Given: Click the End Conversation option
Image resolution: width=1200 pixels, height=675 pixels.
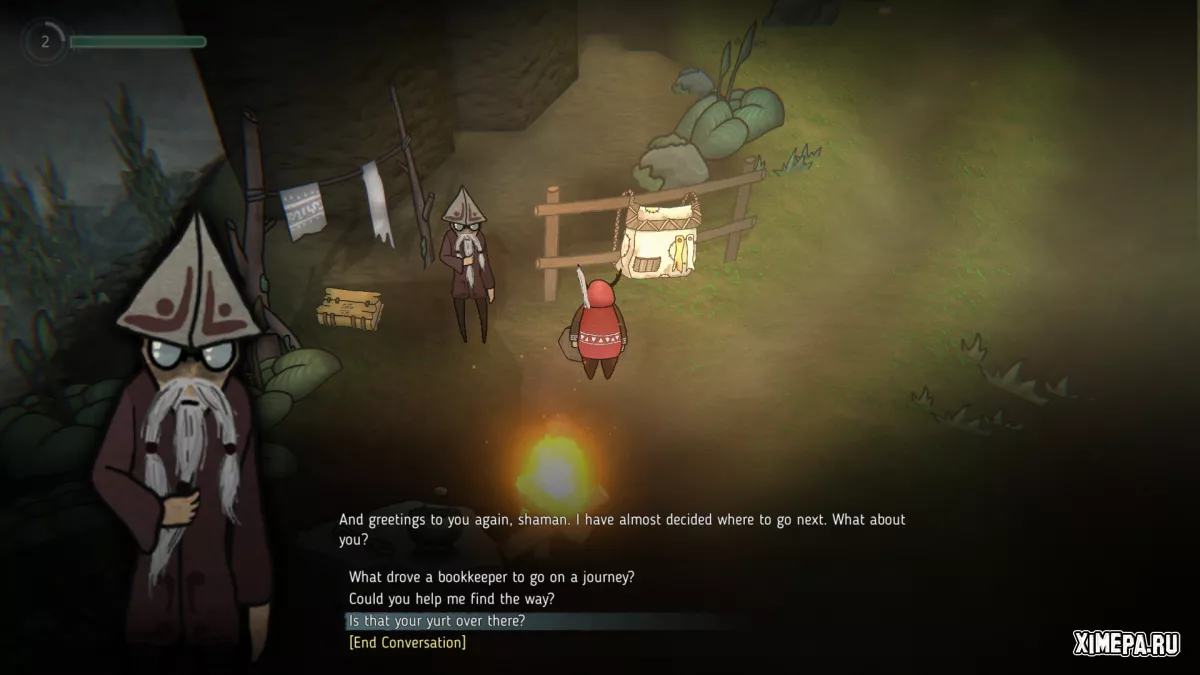Looking at the screenshot, I should pyautogui.click(x=407, y=642).
